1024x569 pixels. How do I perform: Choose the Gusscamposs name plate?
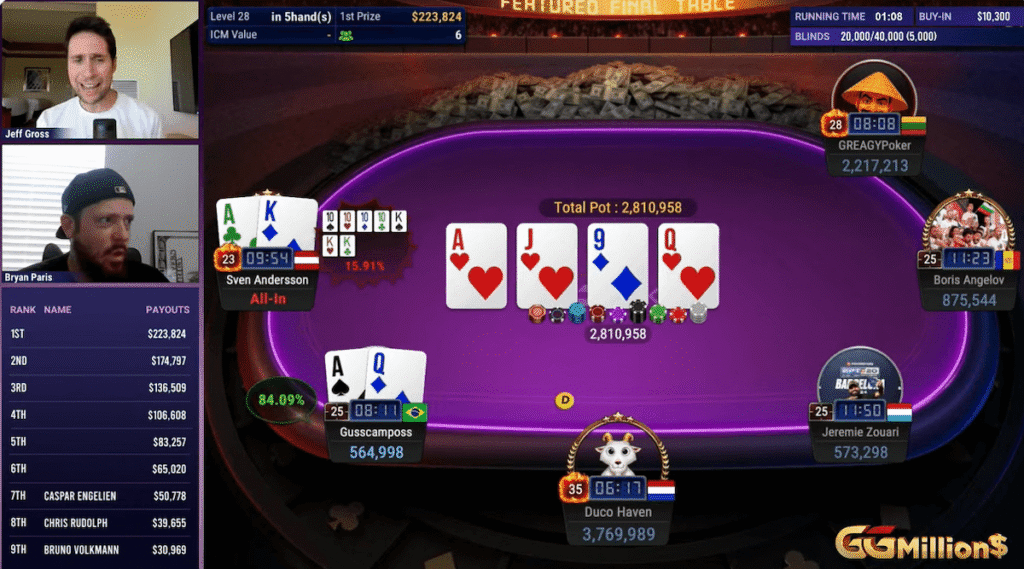tap(374, 432)
